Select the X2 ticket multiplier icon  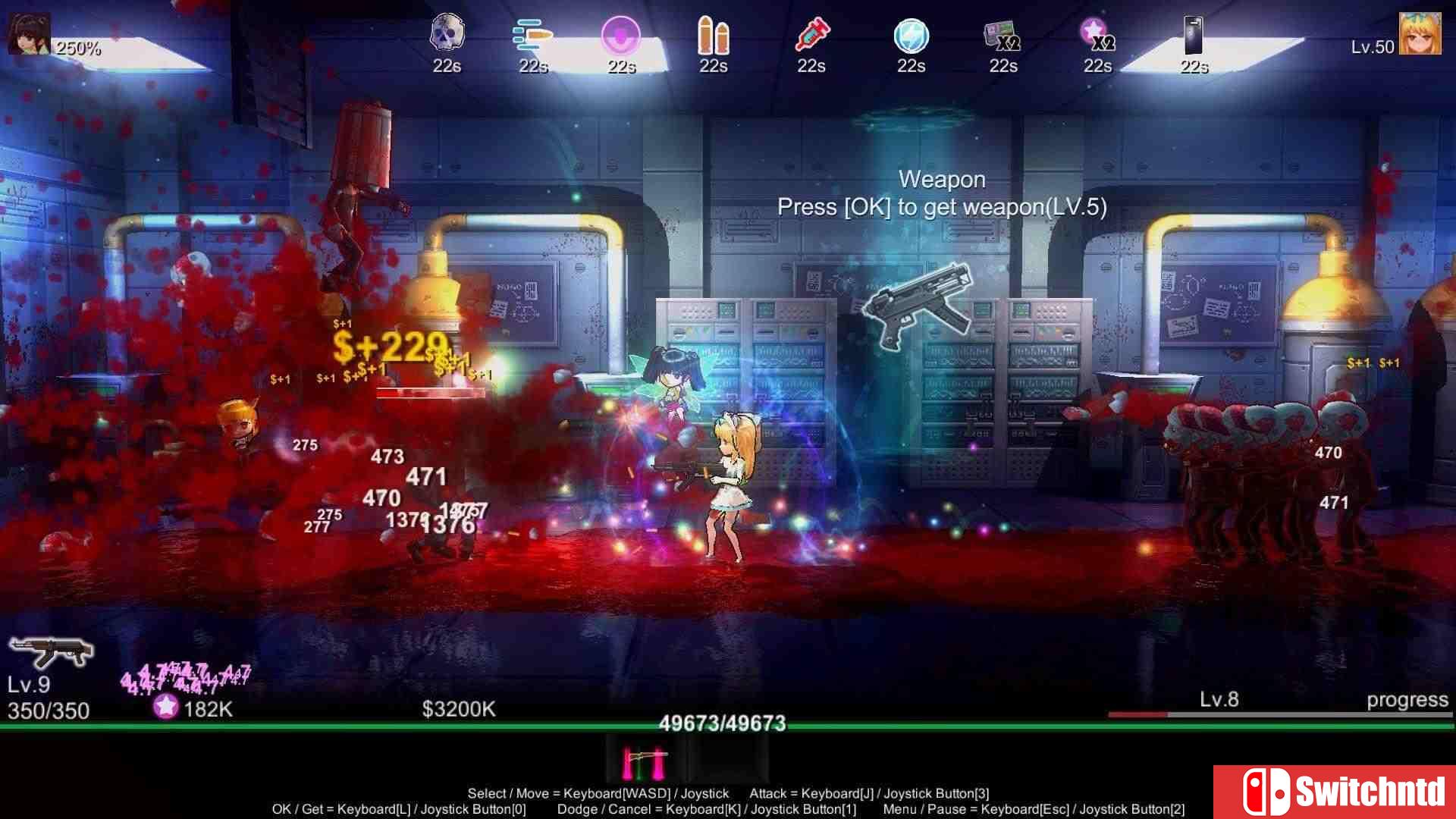pyautogui.click(x=1003, y=34)
